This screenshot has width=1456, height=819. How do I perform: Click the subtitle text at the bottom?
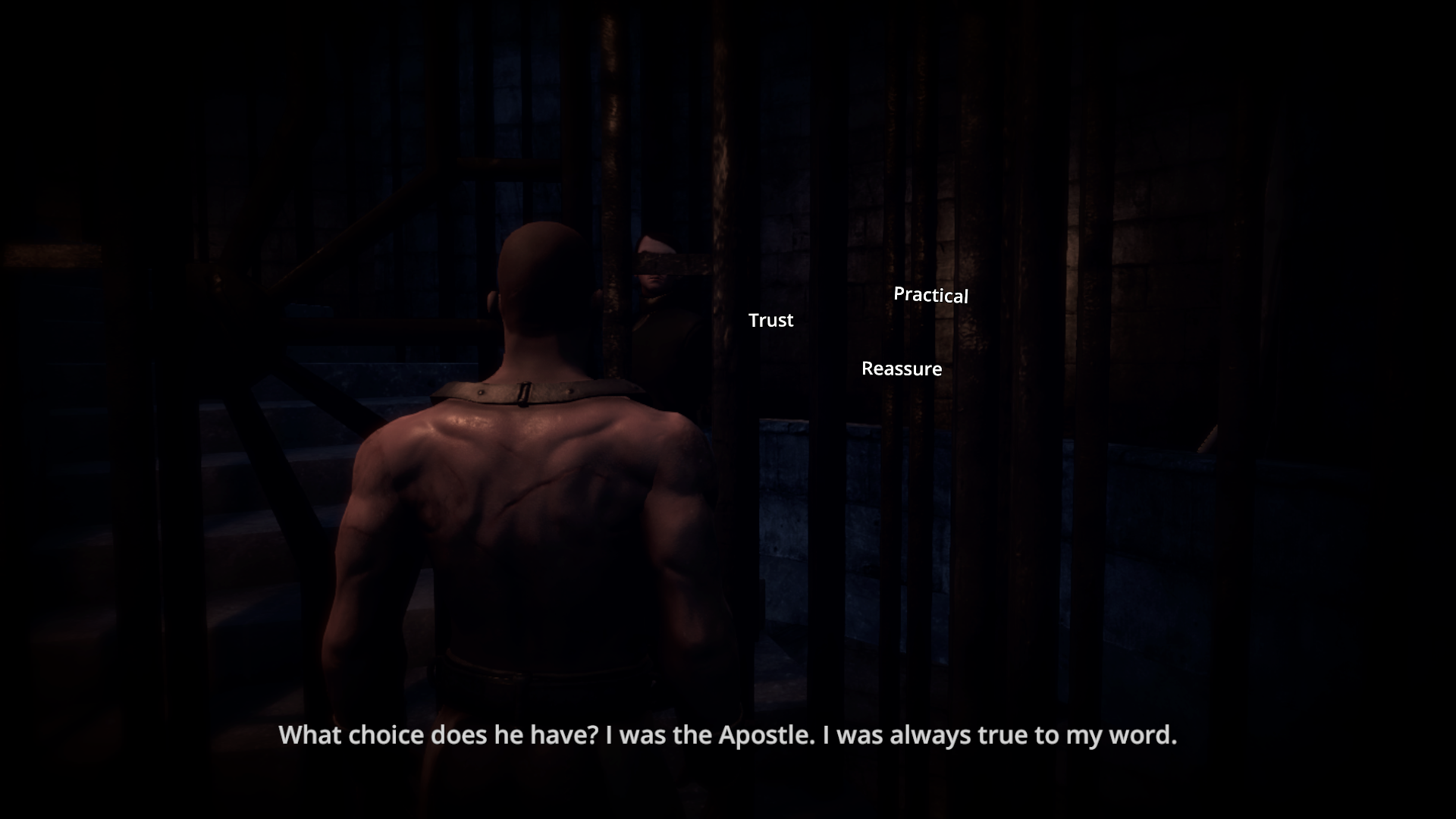click(728, 734)
